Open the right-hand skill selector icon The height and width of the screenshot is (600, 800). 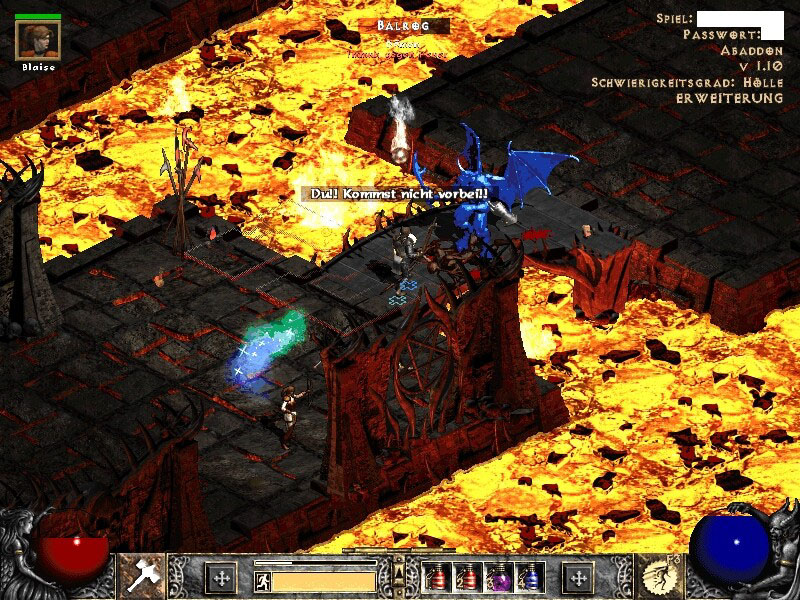(657, 576)
